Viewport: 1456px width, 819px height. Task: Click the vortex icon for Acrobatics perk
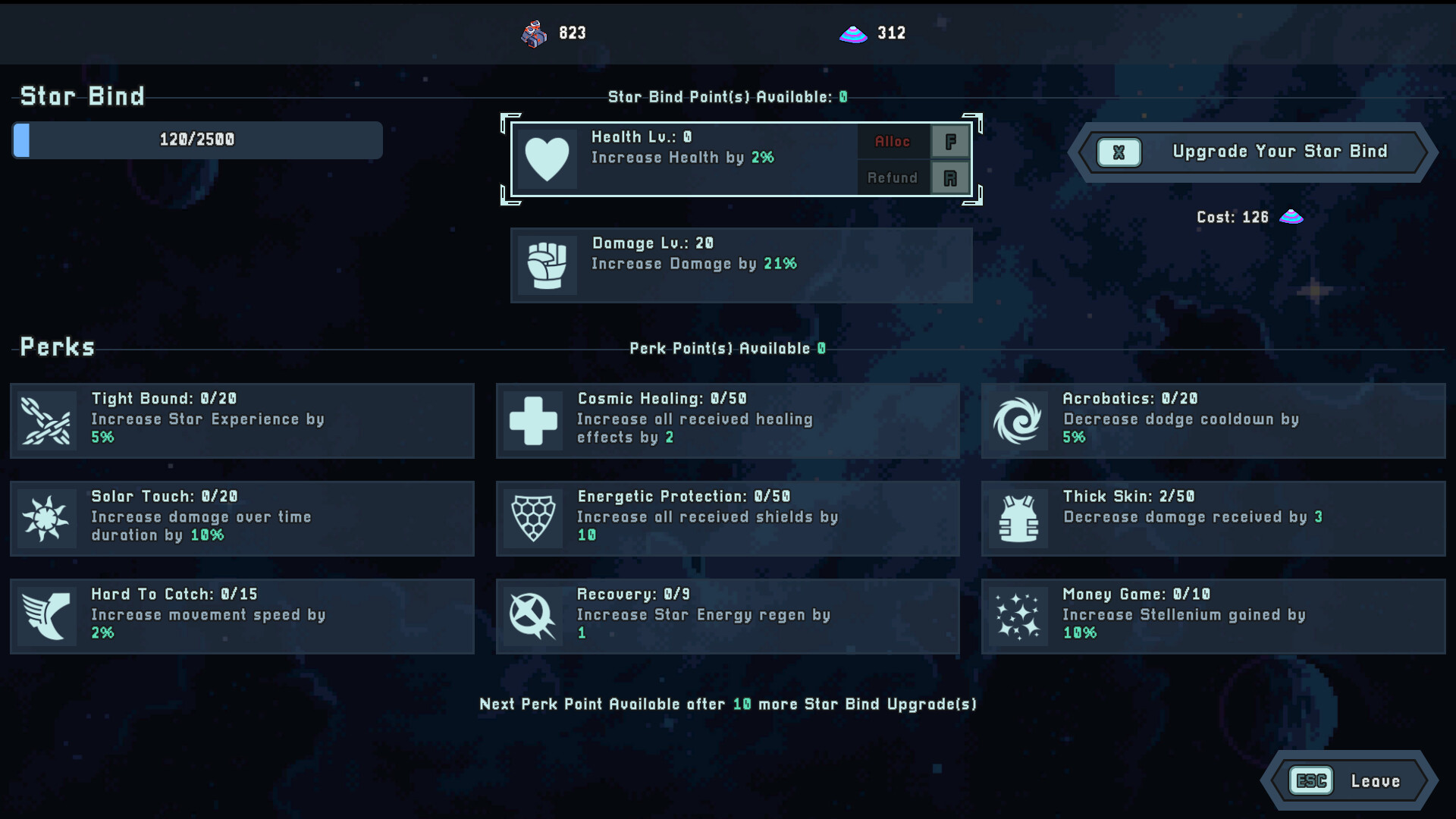pyautogui.click(x=1018, y=421)
